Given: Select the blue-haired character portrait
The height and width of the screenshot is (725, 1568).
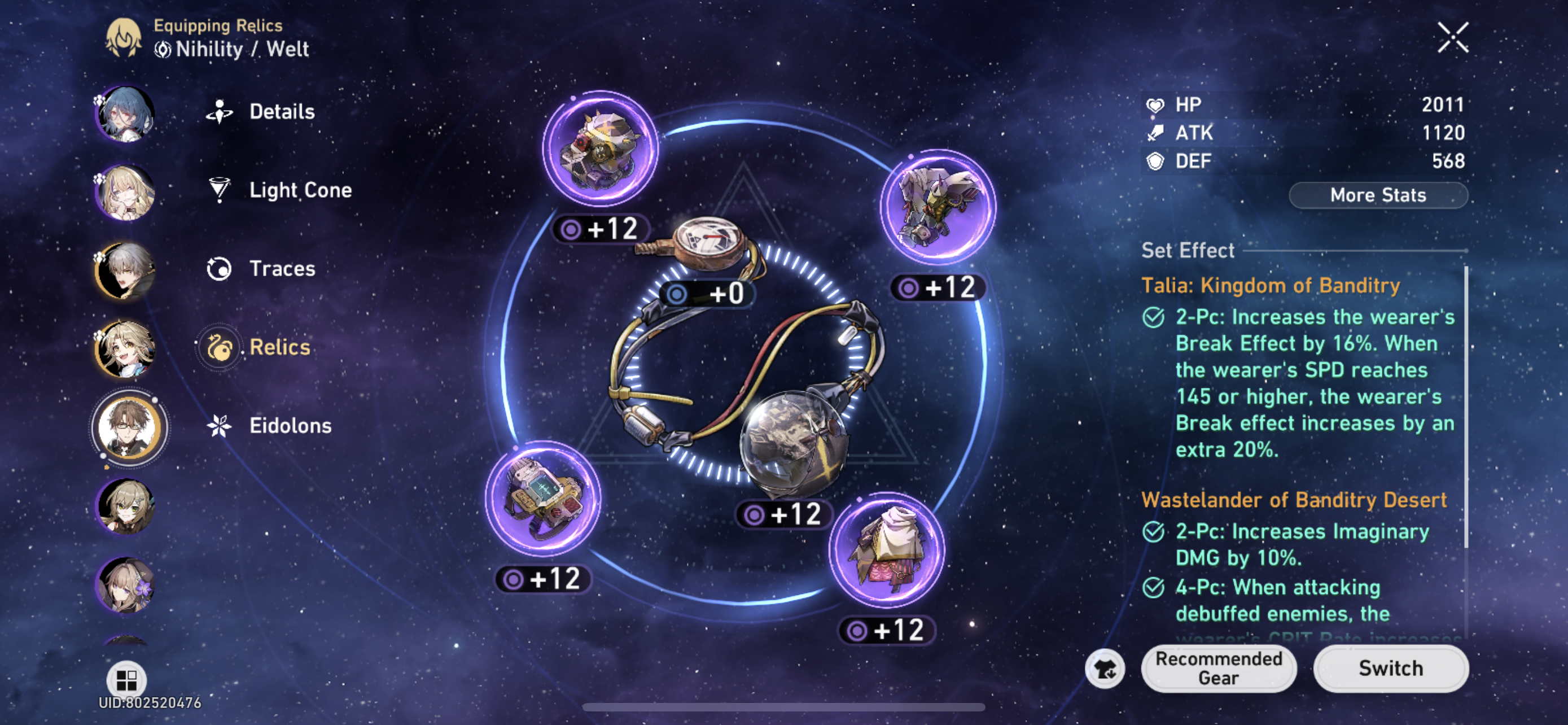Looking at the screenshot, I should tap(126, 114).
